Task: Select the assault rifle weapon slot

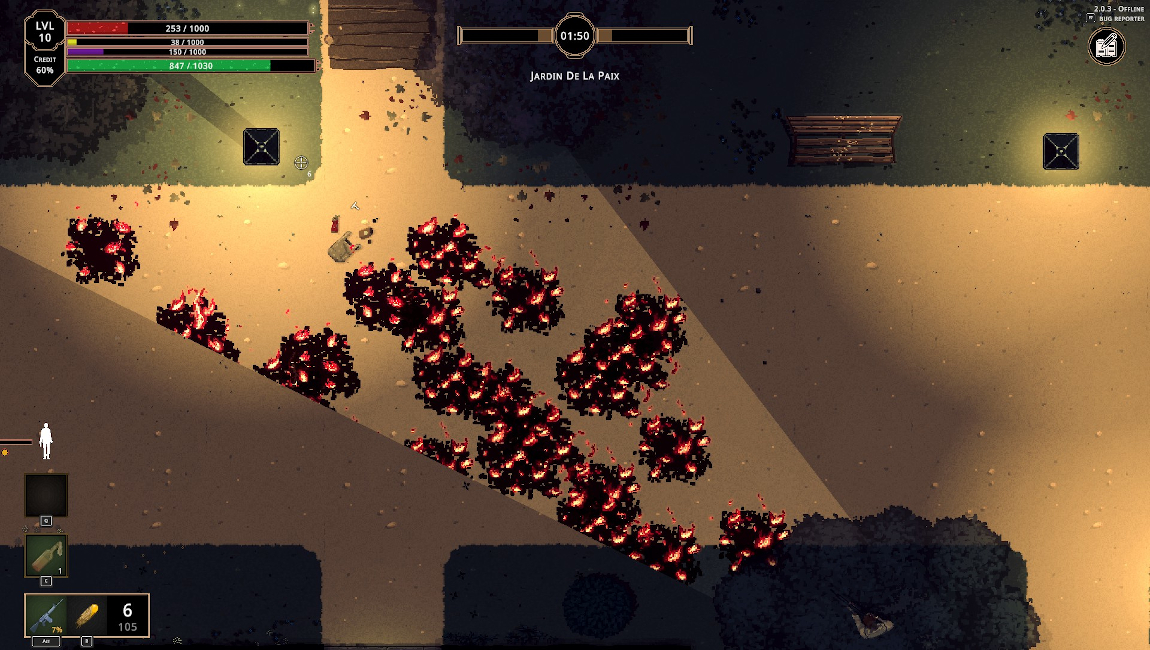Action: coord(46,615)
